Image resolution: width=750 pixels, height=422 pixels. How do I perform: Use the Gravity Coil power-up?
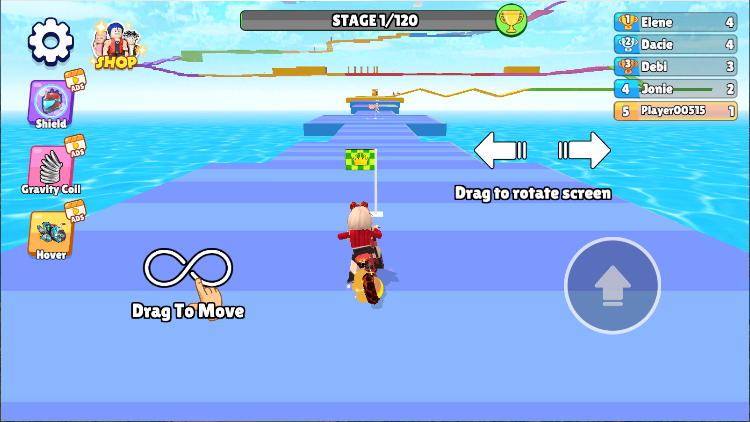click(51, 168)
